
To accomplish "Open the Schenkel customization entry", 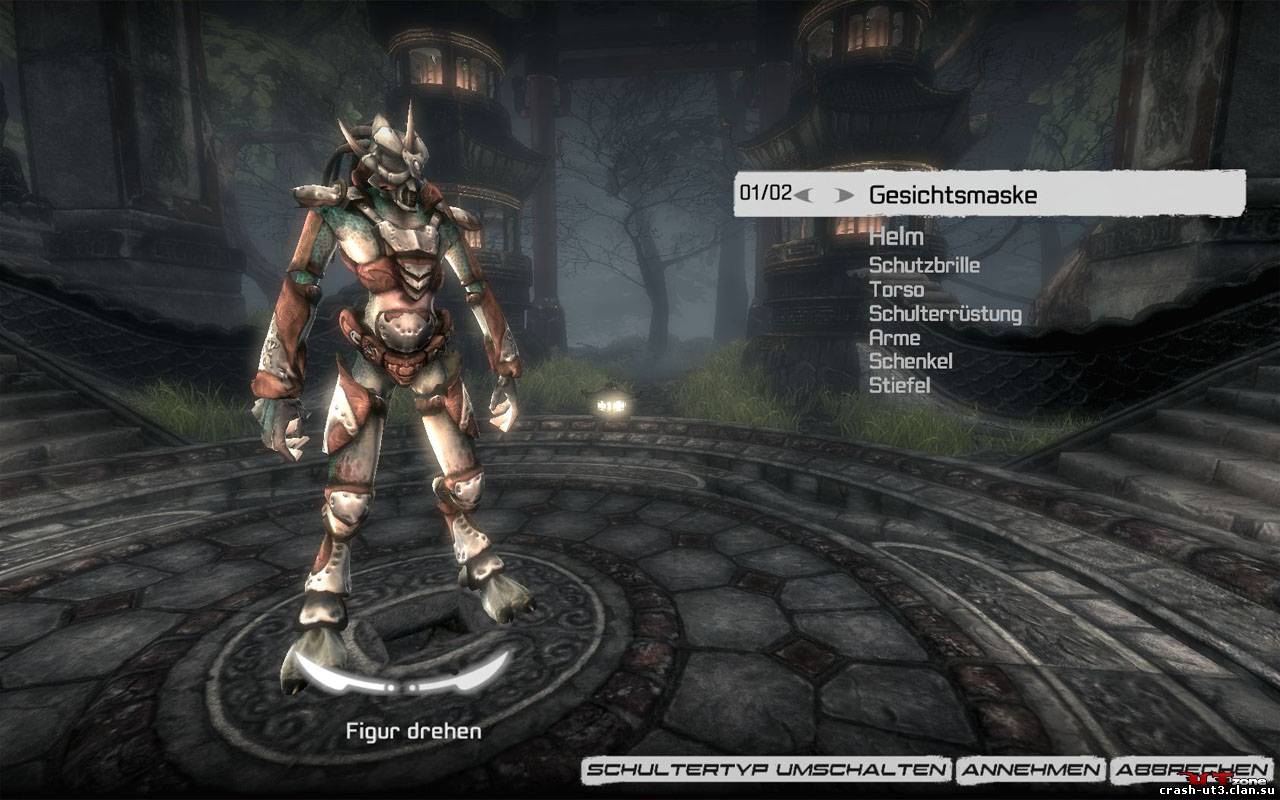I will [x=910, y=361].
